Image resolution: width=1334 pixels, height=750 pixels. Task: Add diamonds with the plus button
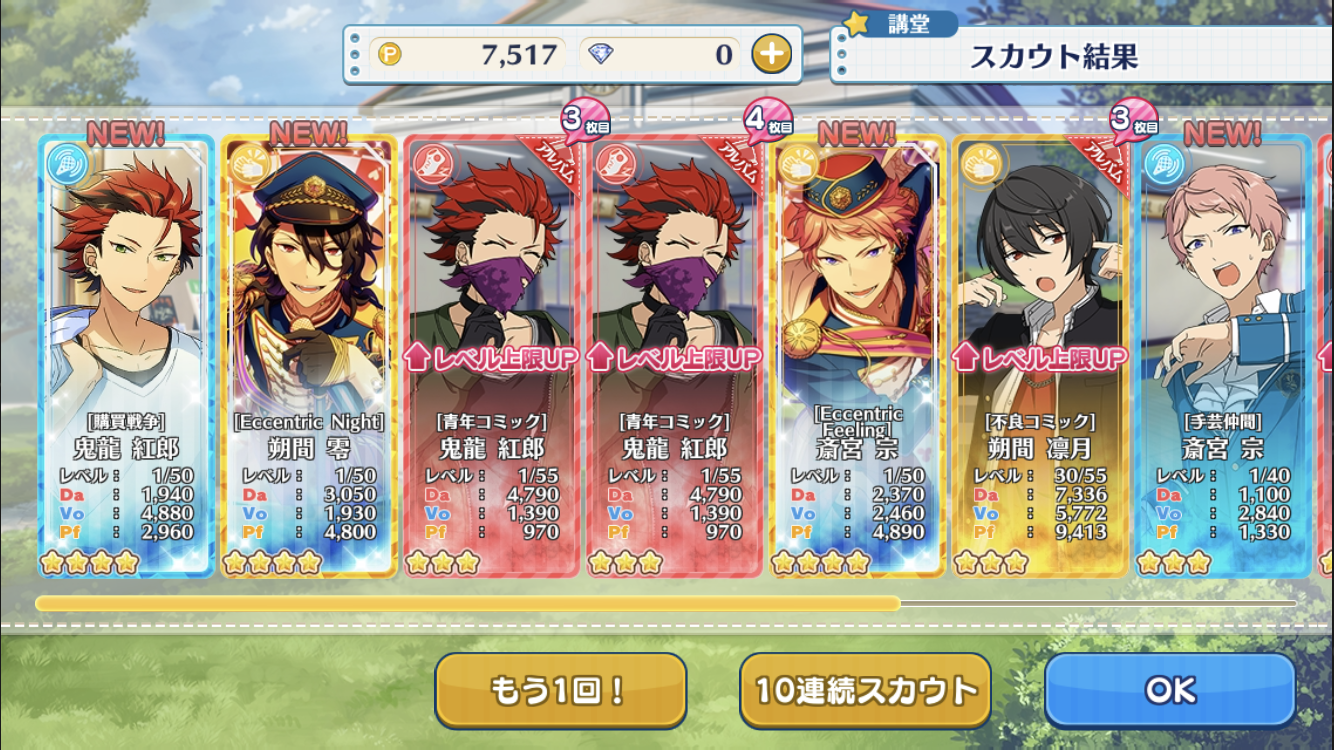point(771,54)
